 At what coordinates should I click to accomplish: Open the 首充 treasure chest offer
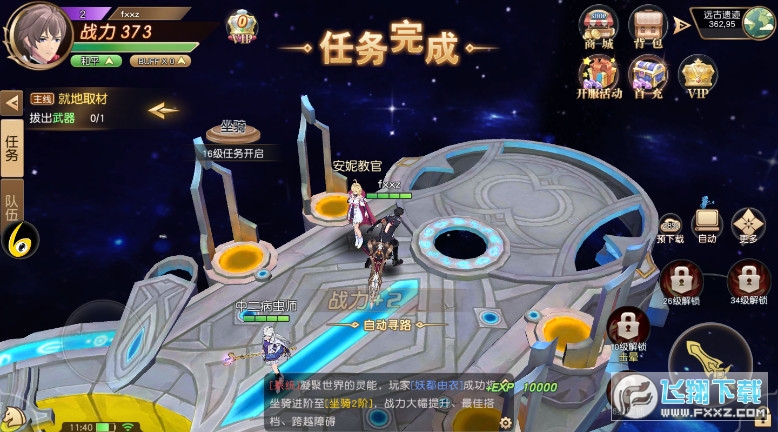click(647, 75)
